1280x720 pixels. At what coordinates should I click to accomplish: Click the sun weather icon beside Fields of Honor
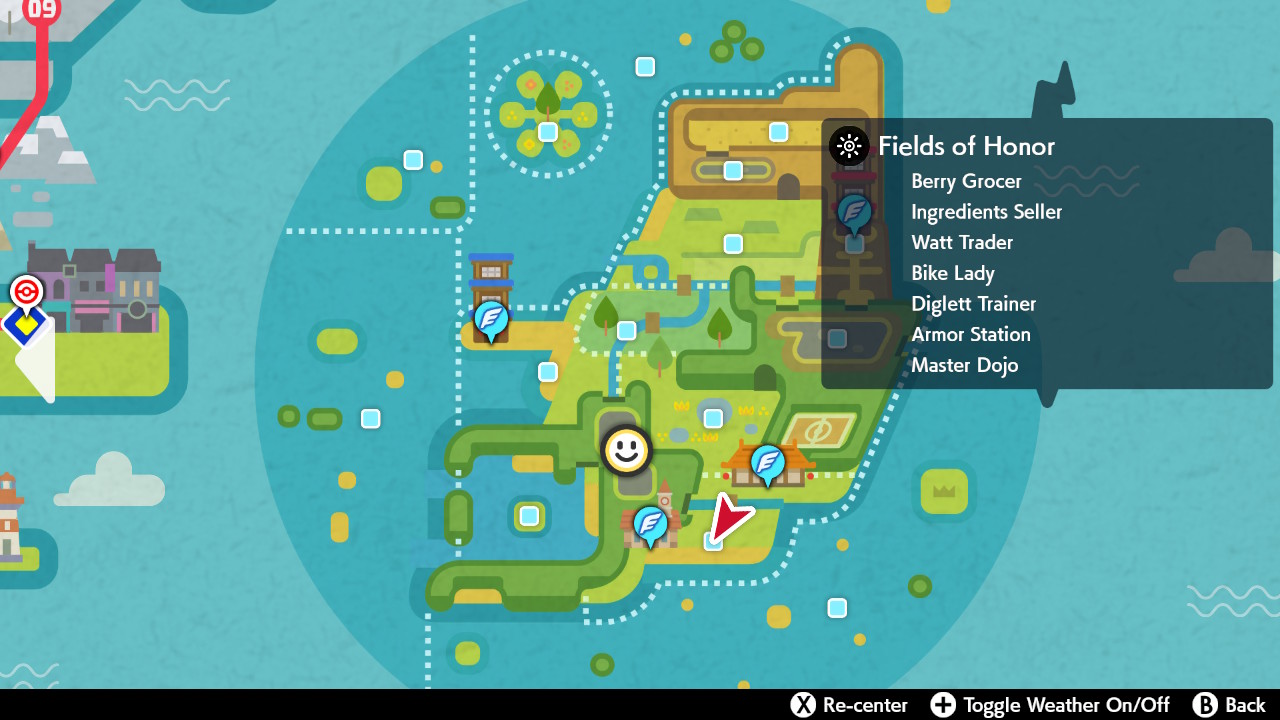(847, 146)
